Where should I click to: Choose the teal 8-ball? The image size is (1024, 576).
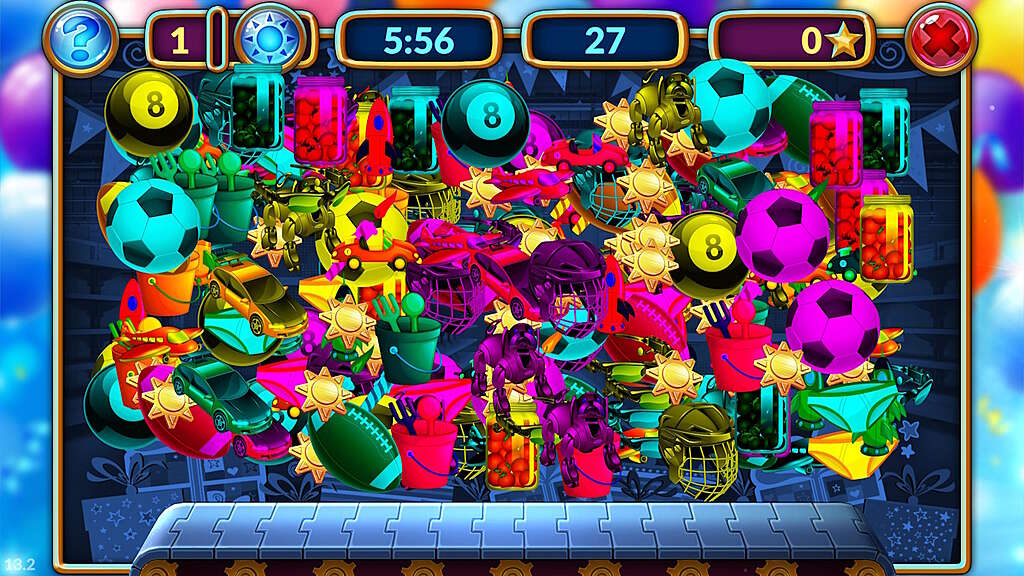click(x=486, y=119)
